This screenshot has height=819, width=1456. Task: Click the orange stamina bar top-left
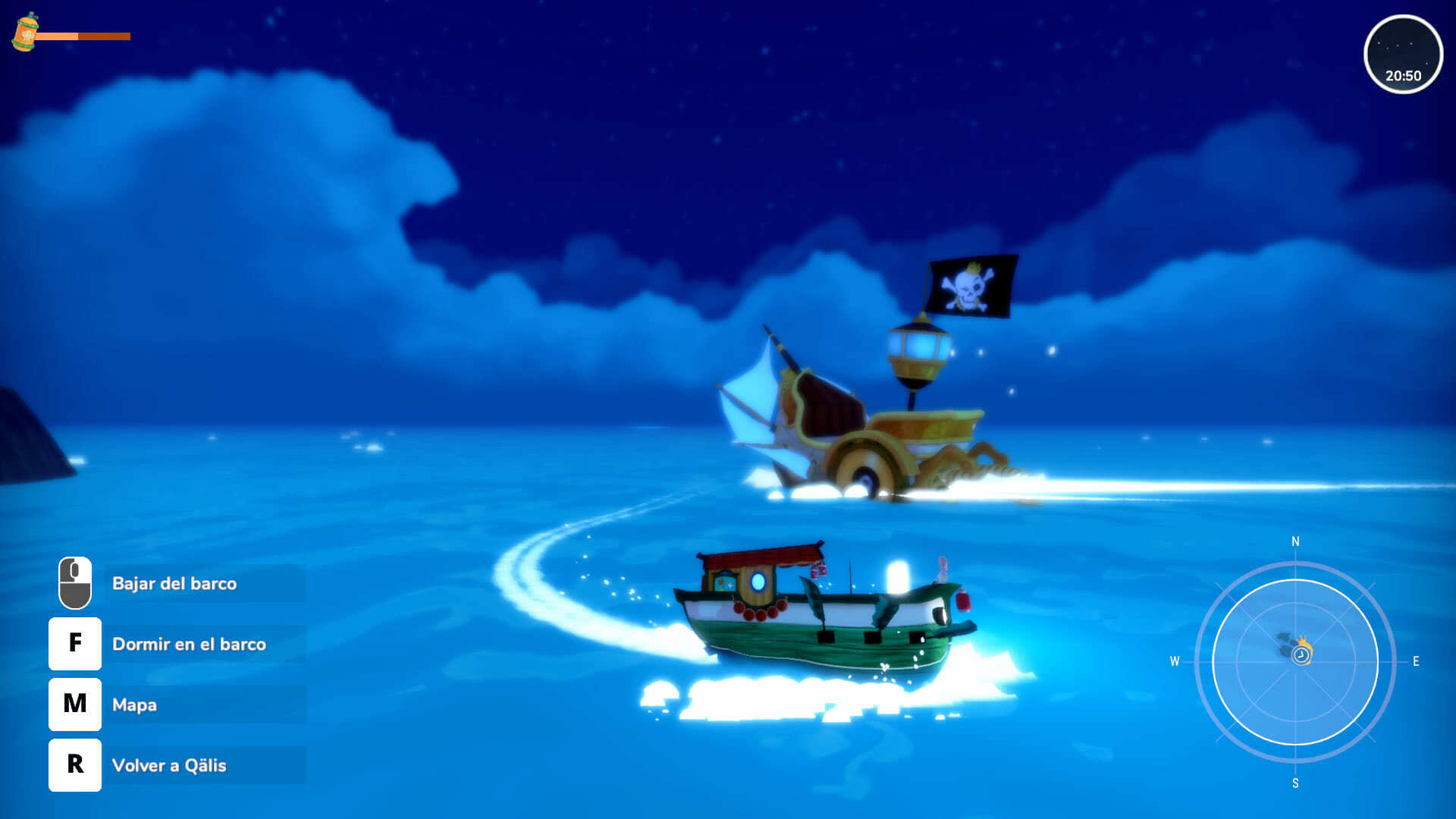[83, 34]
